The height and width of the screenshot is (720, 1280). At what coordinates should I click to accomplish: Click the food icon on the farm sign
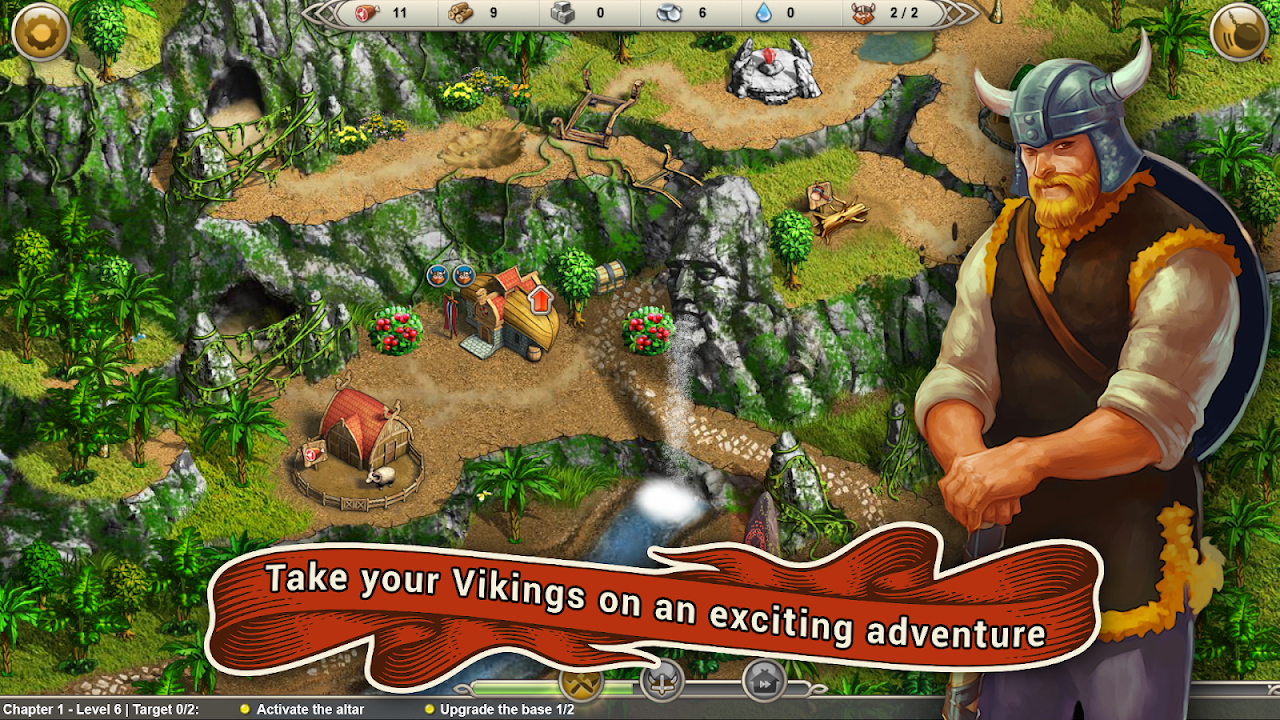[311, 455]
